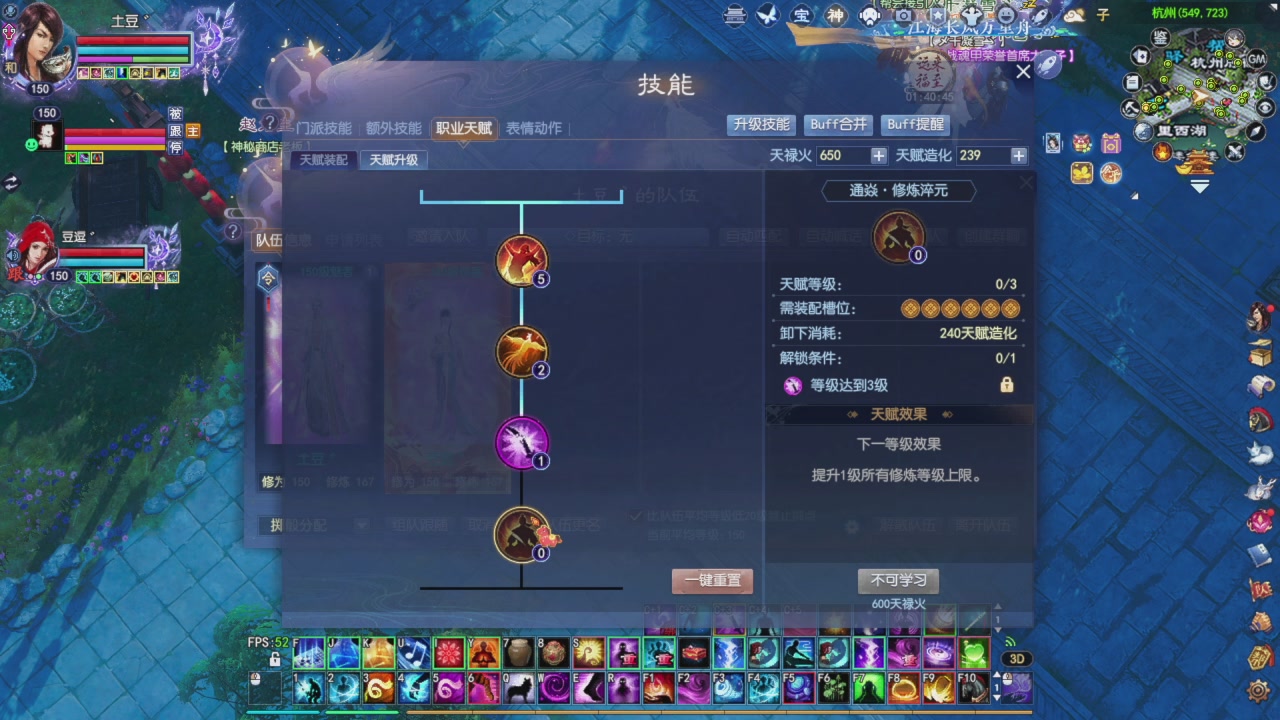1280x720 pixels.
Task: Click the phoenix talent node at level 2
Action: (521, 352)
